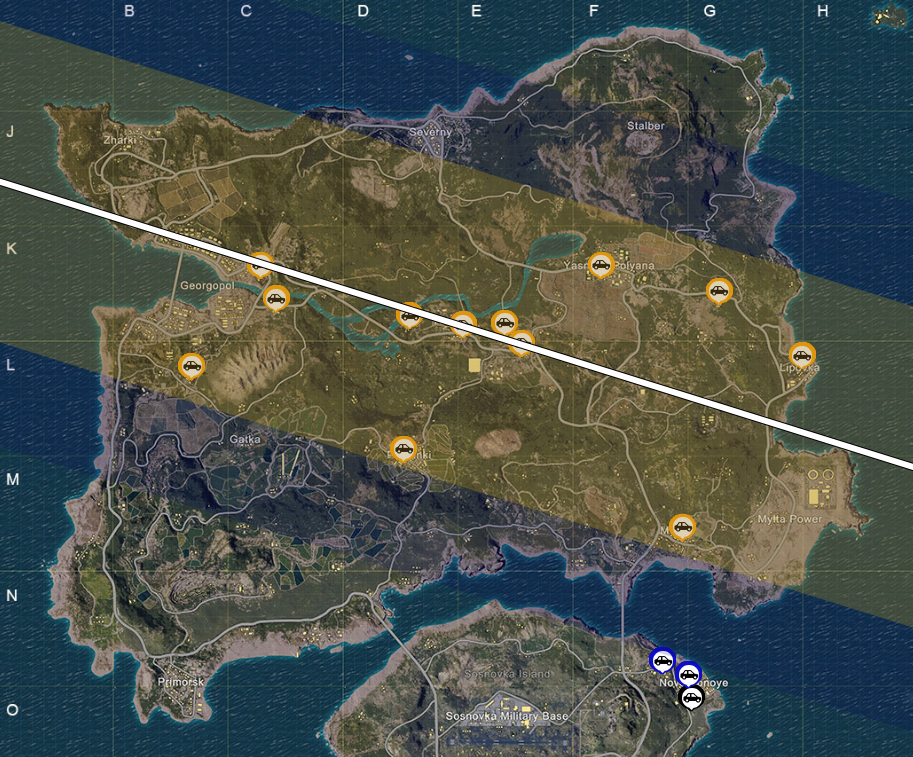Select the orange vehicle marker west of Mylta Power
Viewport: 913px width, 757px height.
click(x=682, y=526)
